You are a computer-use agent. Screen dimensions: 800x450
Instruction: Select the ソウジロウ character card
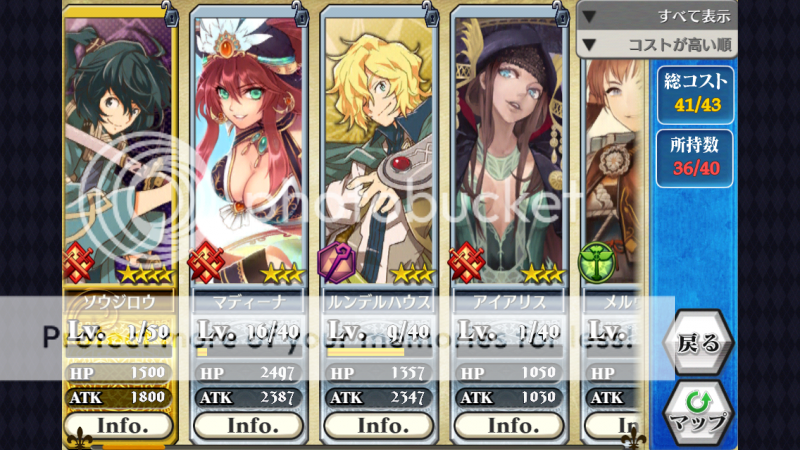pyautogui.click(x=118, y=150)
